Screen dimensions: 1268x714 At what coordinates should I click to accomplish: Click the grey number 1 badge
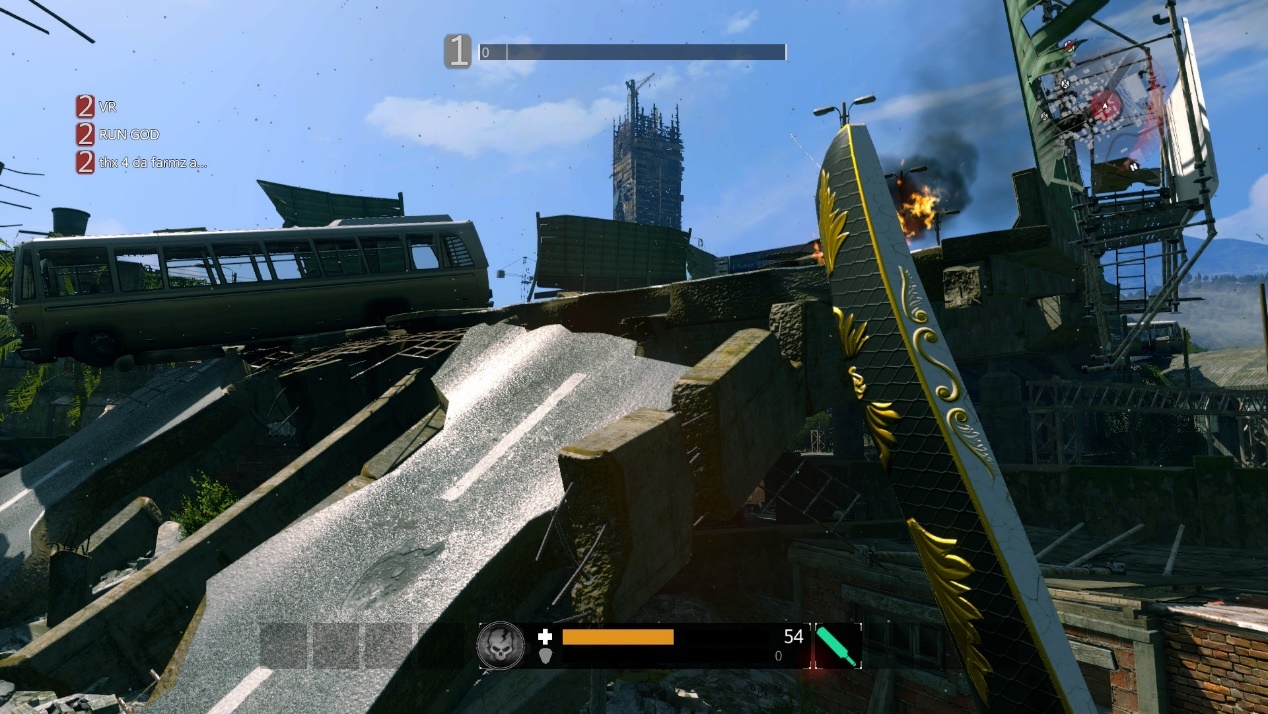pos(458,51)
